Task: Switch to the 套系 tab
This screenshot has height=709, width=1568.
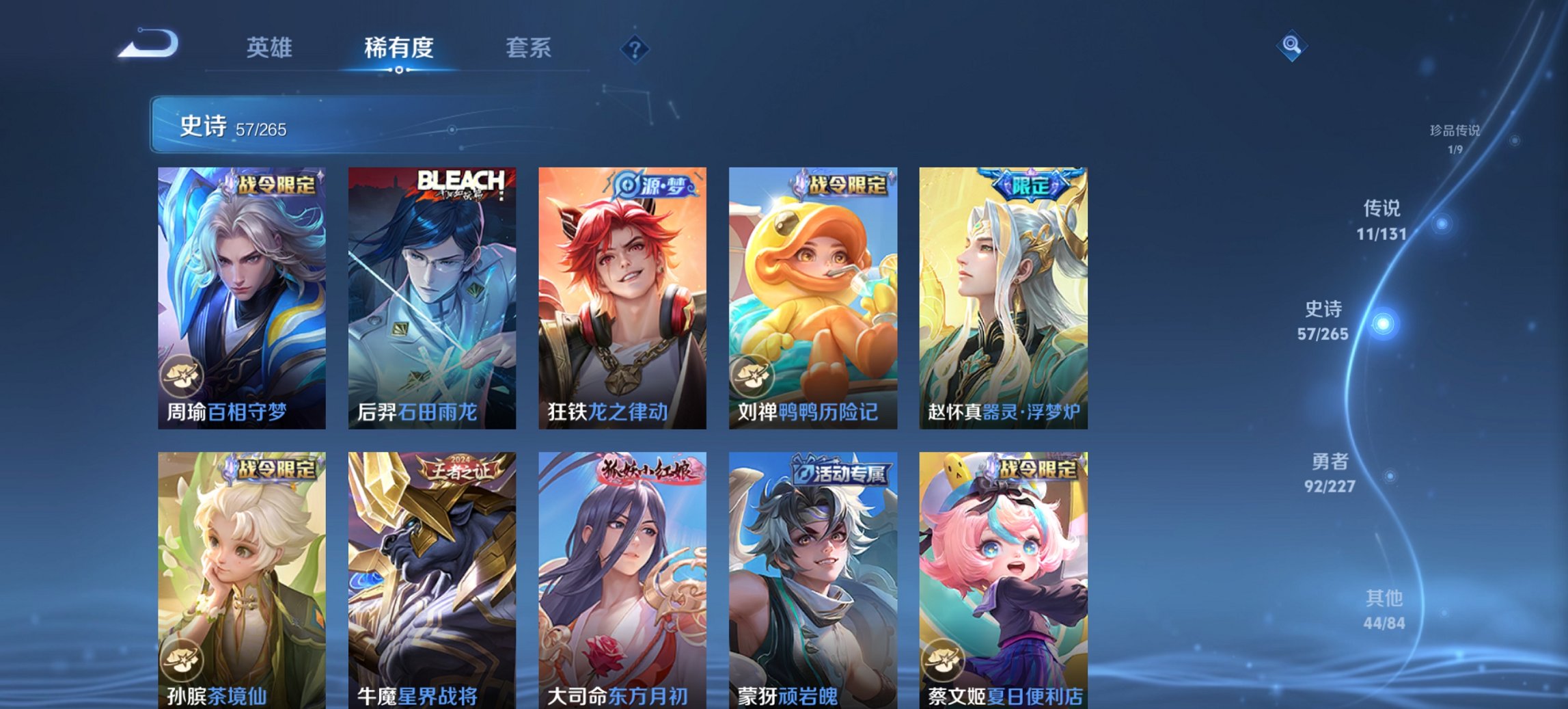Action: (x=528, y=48)
